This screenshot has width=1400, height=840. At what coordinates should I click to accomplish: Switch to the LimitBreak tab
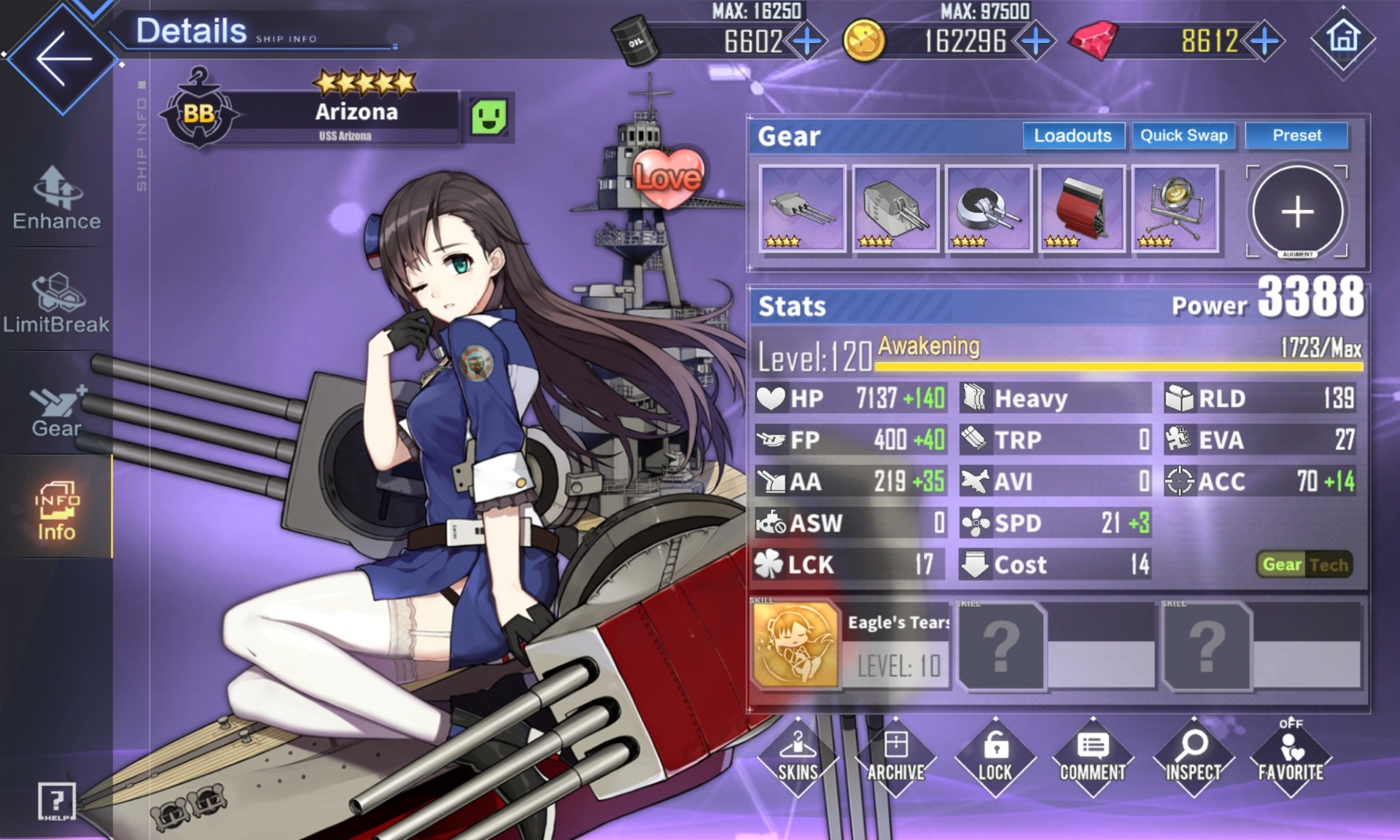point(56,303)
